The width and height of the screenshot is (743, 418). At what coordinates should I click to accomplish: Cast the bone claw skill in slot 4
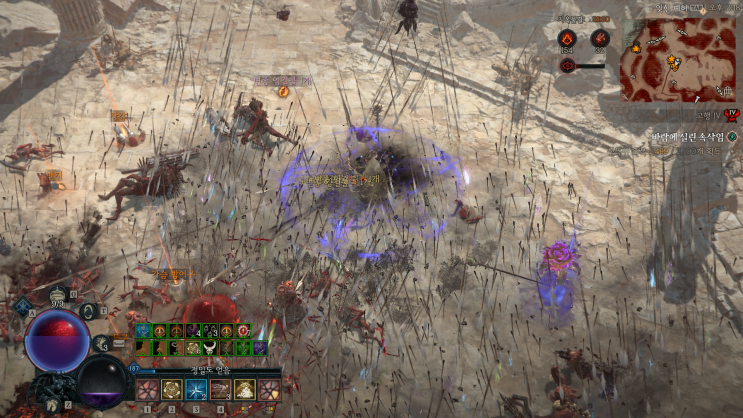point(221,389)
